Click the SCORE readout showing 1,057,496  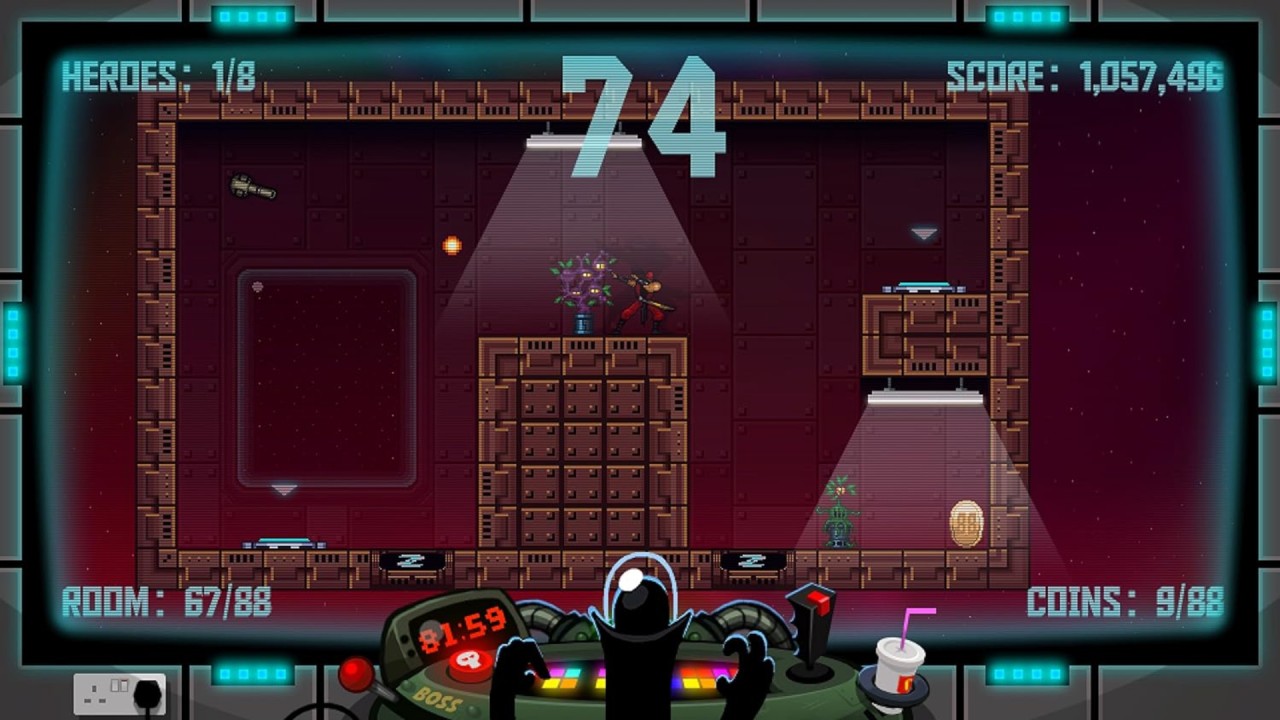coord(1085,73)
